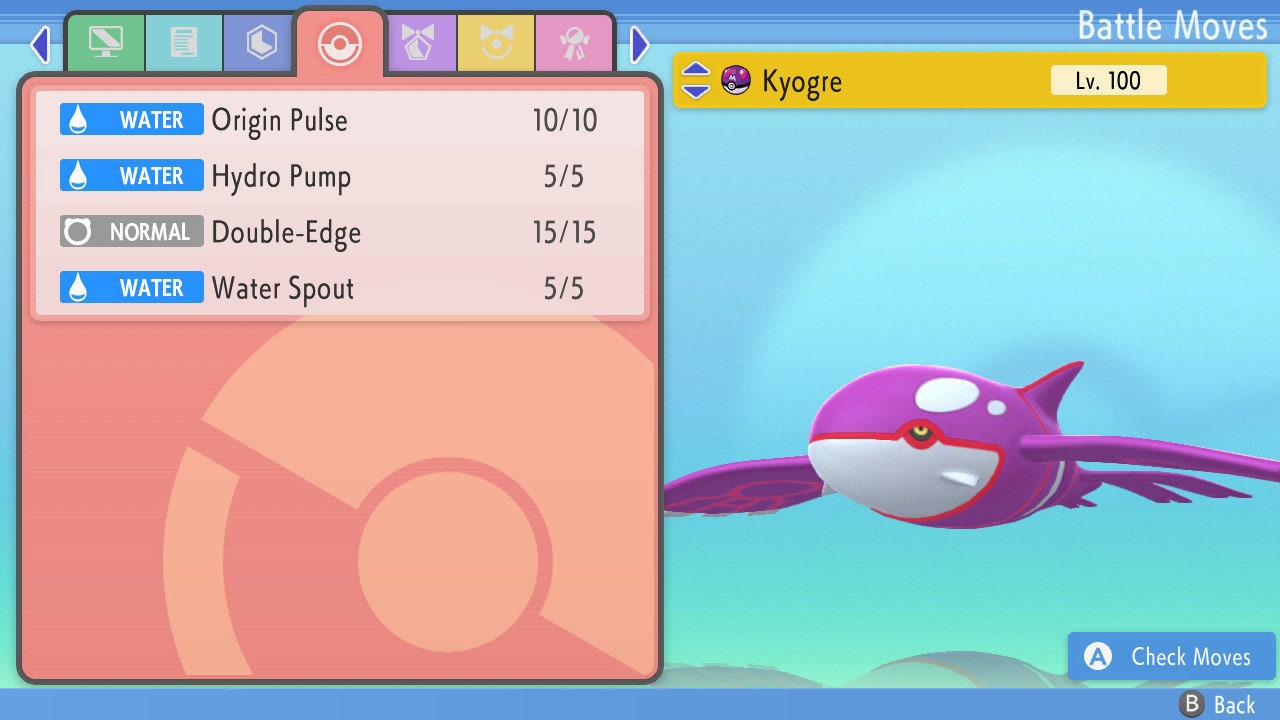
Task: Open the teal document notes tab
Action: 183,43
